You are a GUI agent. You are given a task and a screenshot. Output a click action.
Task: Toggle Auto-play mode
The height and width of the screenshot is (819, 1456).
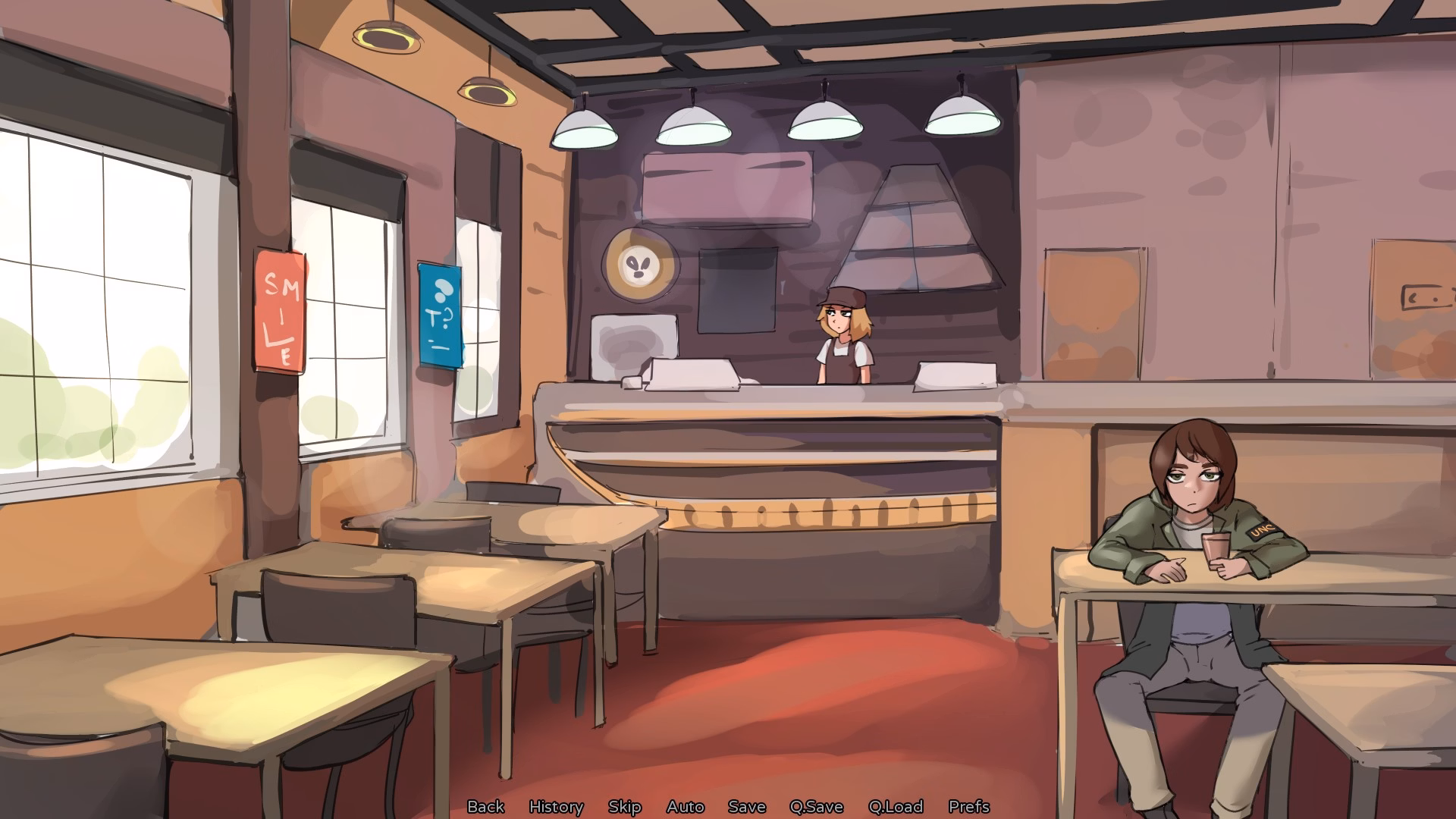685,807
